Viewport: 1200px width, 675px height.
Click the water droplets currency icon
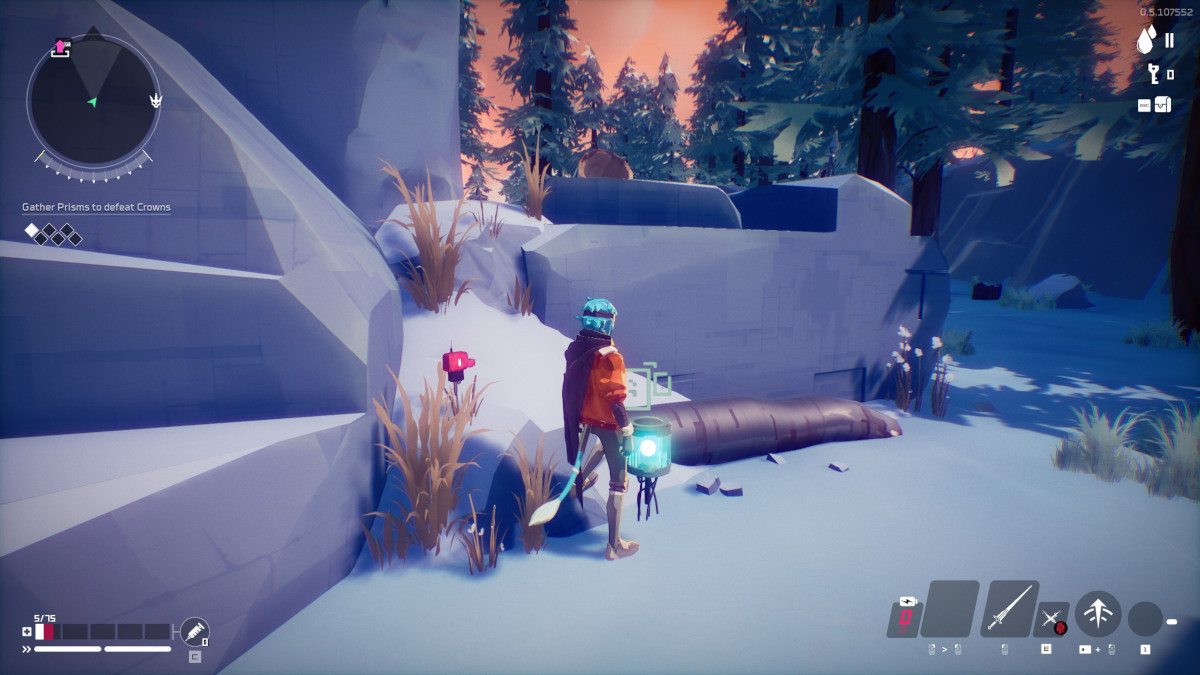click(x=1147, y=41)
